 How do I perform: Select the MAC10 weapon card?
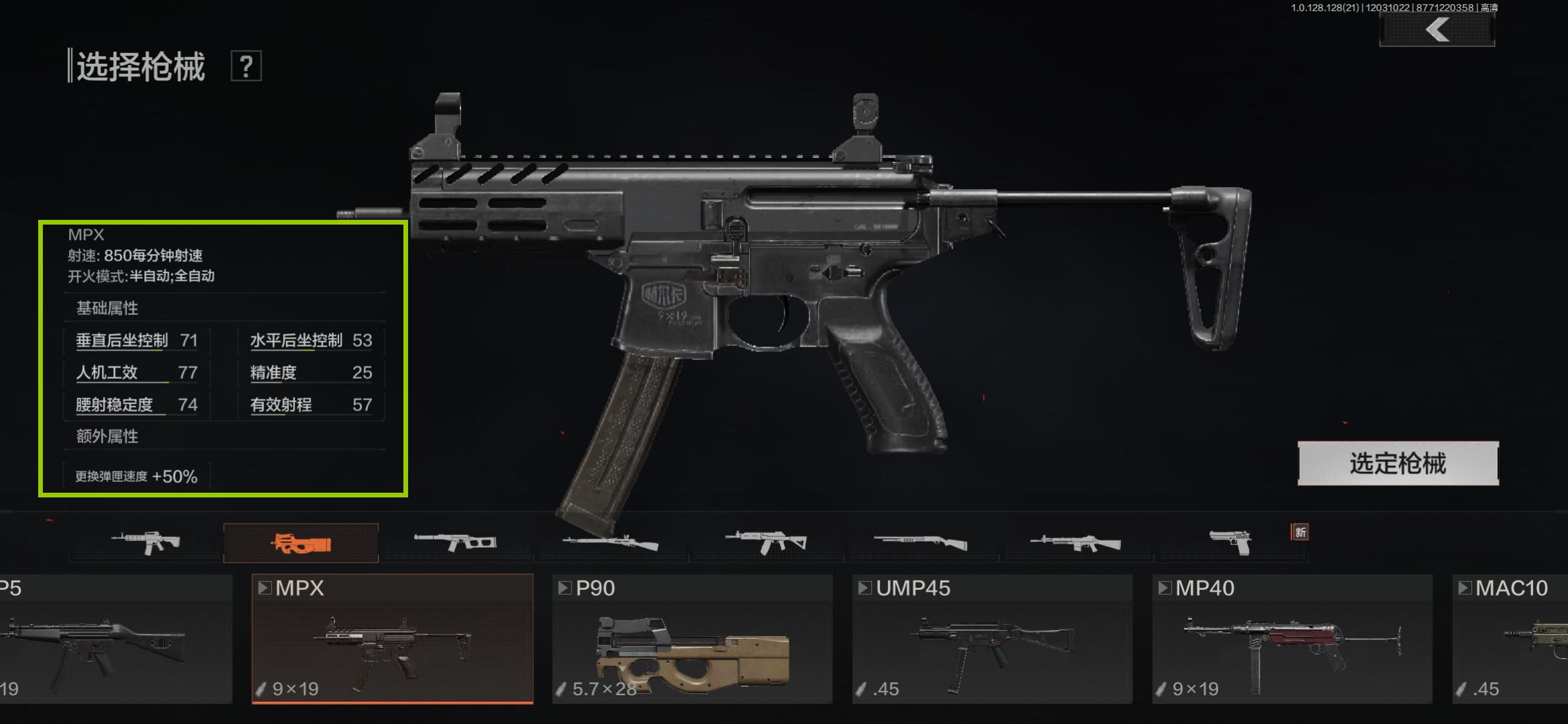coord(1511,638)
